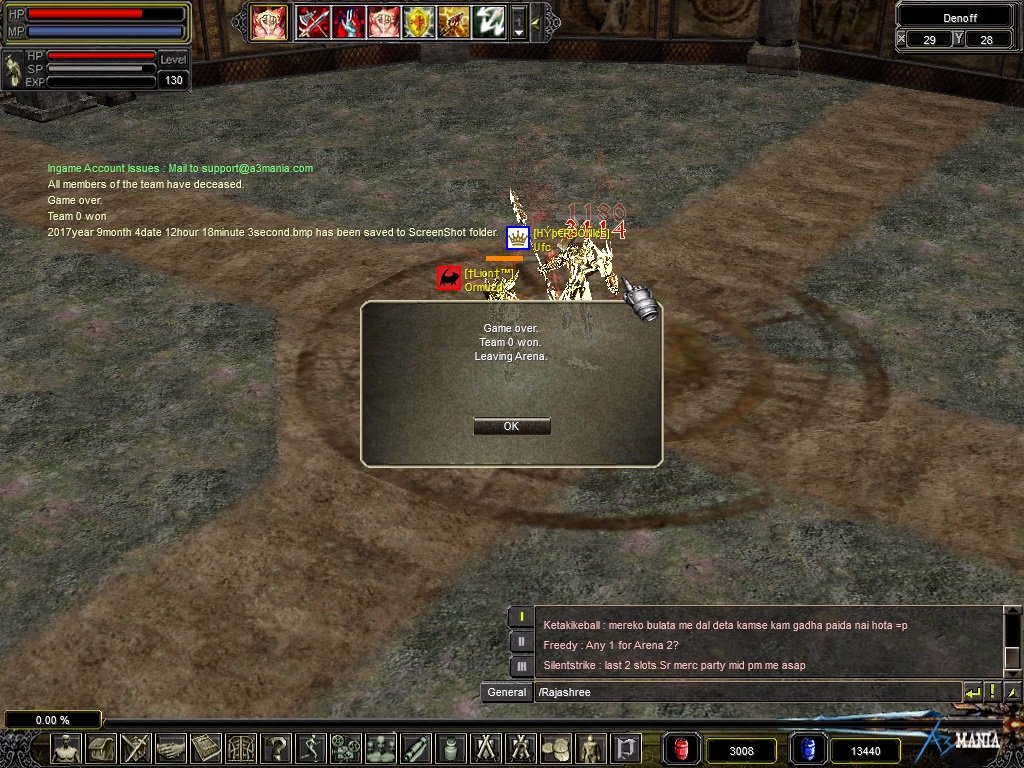Trigger the golden gauntlet strike skill
This screenshot has width=1024, height=768.
coord(453,21)
